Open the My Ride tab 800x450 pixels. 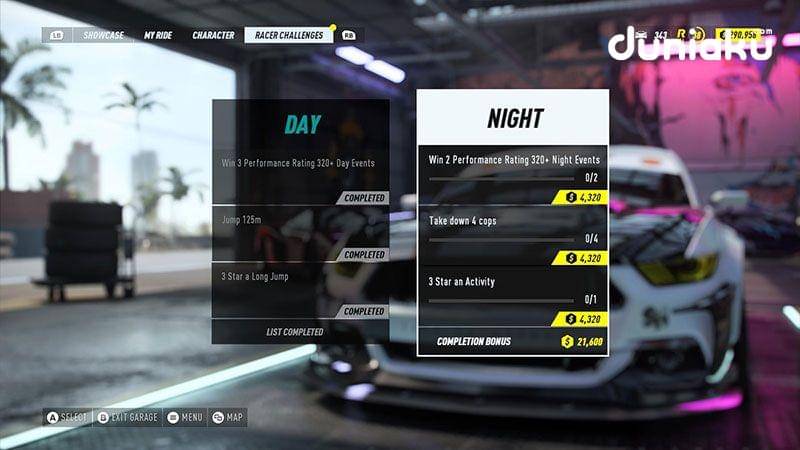click(157, 35)
